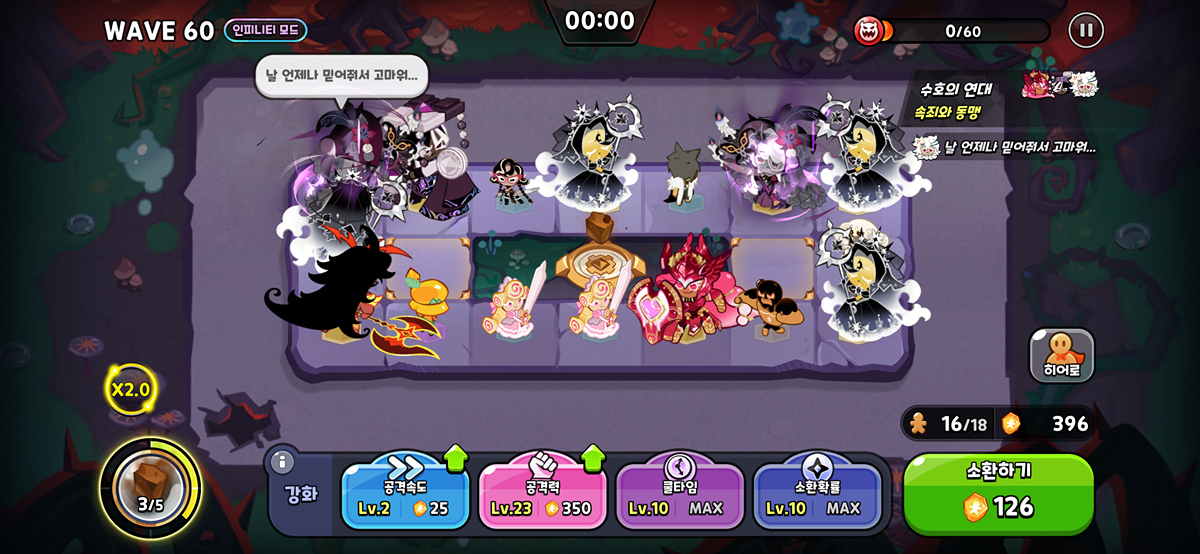This screenshot has width=1200, height=554.
Task: Tap the 3/5 treasure chest dial
Action: 150,488
